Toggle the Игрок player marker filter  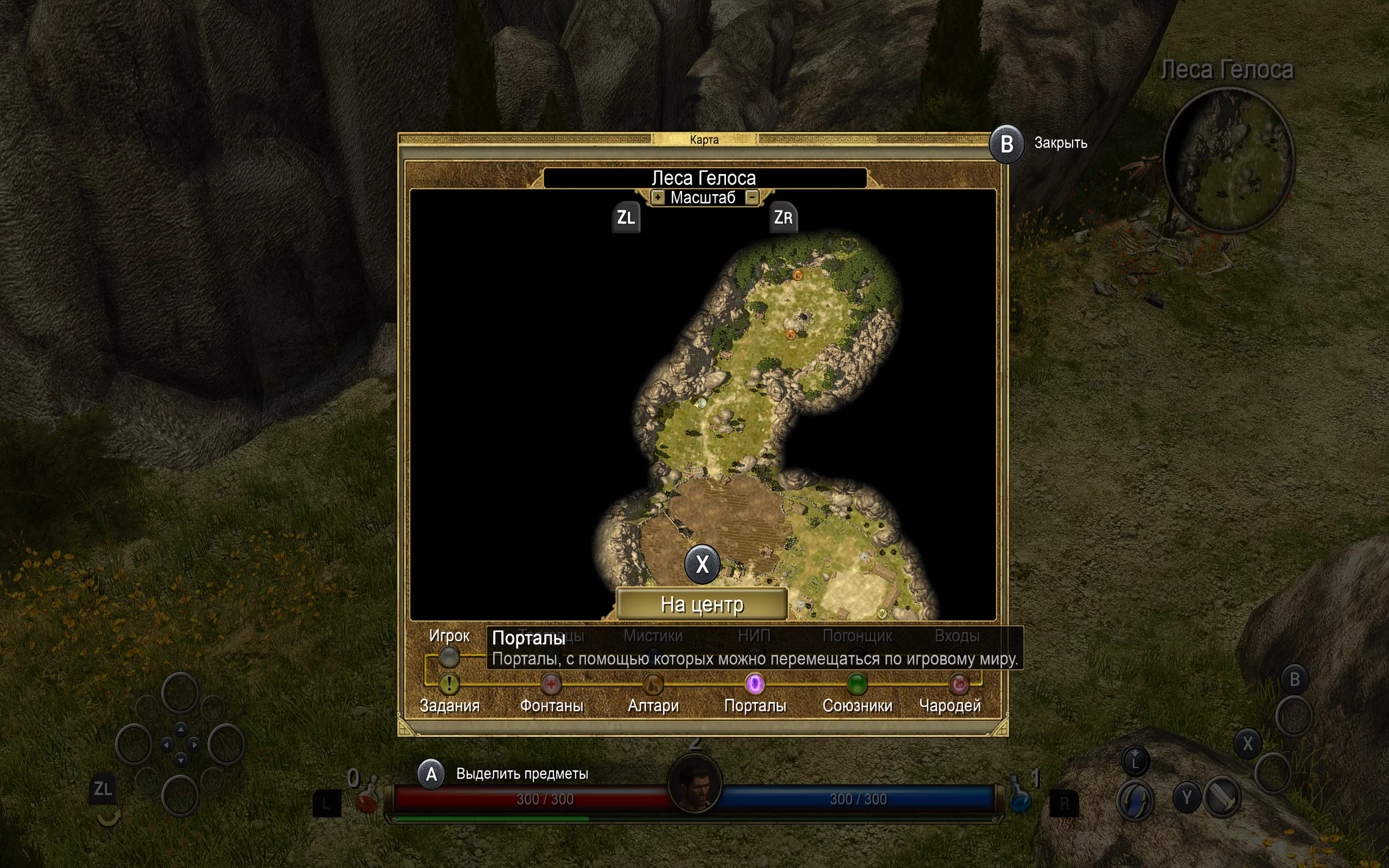[x=449, y=657]
